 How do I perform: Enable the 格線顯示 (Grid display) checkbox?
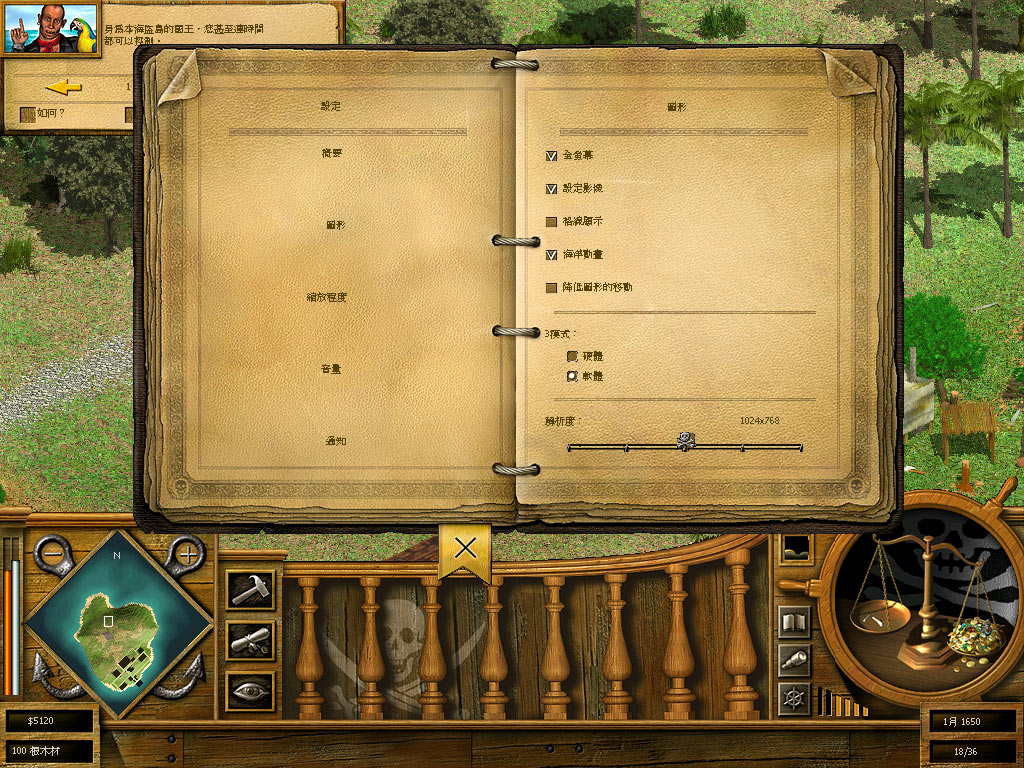tap(551, 221)
